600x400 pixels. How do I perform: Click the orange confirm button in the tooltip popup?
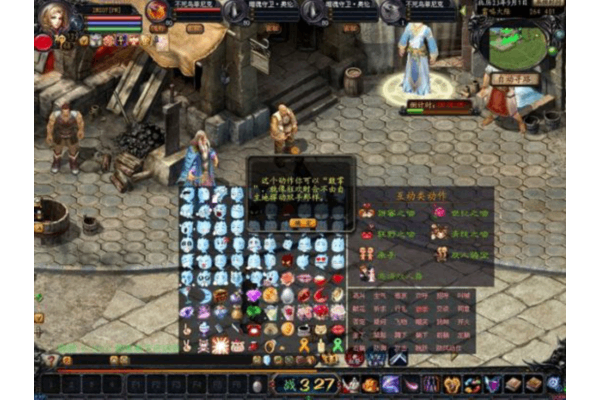(x=302, y=223)
